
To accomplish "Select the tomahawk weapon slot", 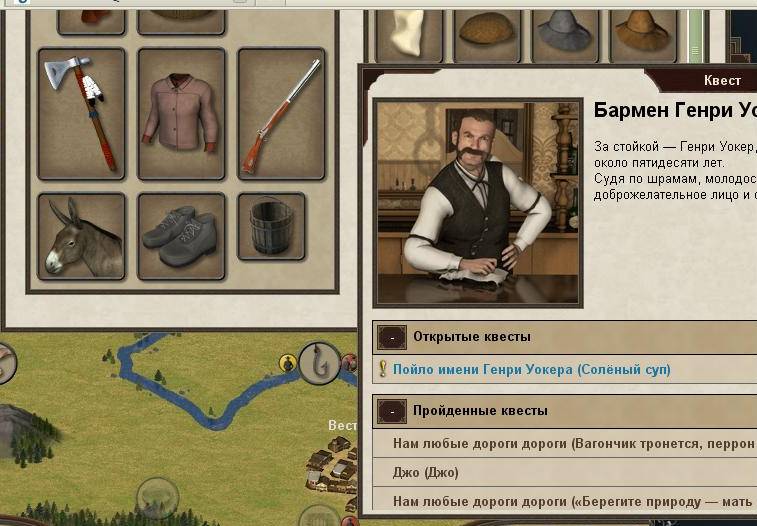I will [81, 112].
